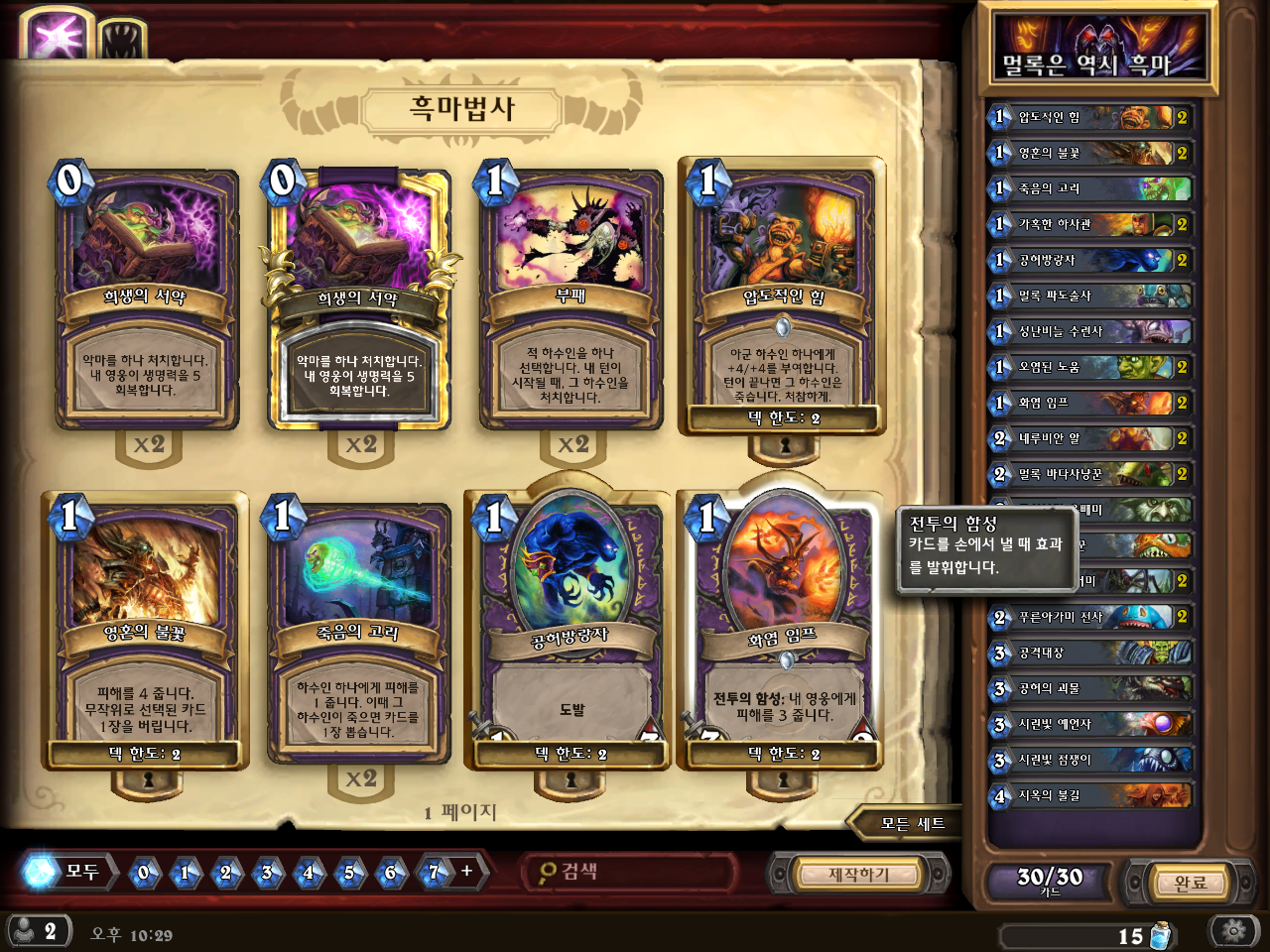The image size is (1270, 952).
Task: Open the 제작하기 crafting mode
Action: pyautogui.click(x=858, y=874)
